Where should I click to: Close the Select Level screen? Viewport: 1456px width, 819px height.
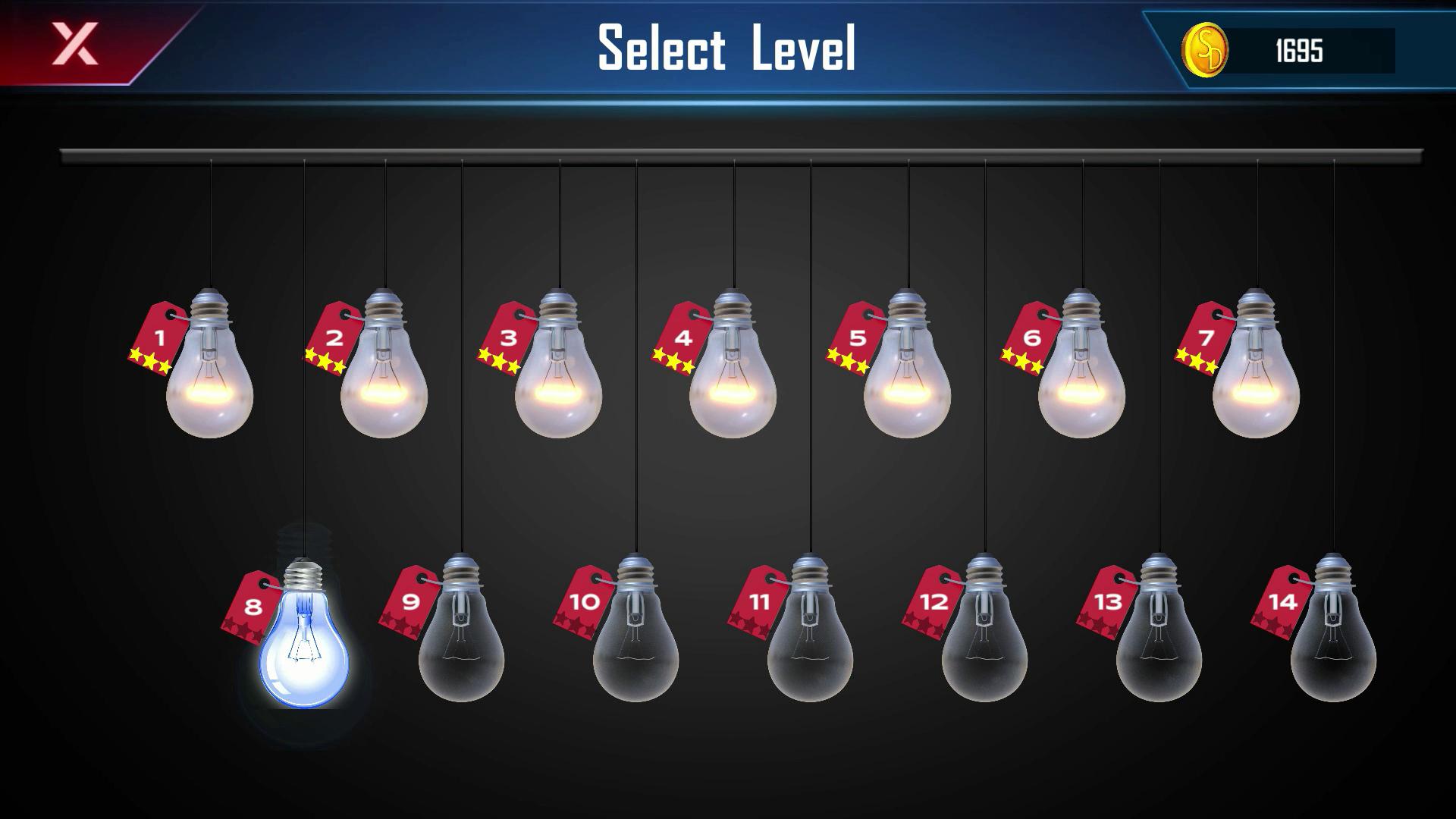pos(74,43)
